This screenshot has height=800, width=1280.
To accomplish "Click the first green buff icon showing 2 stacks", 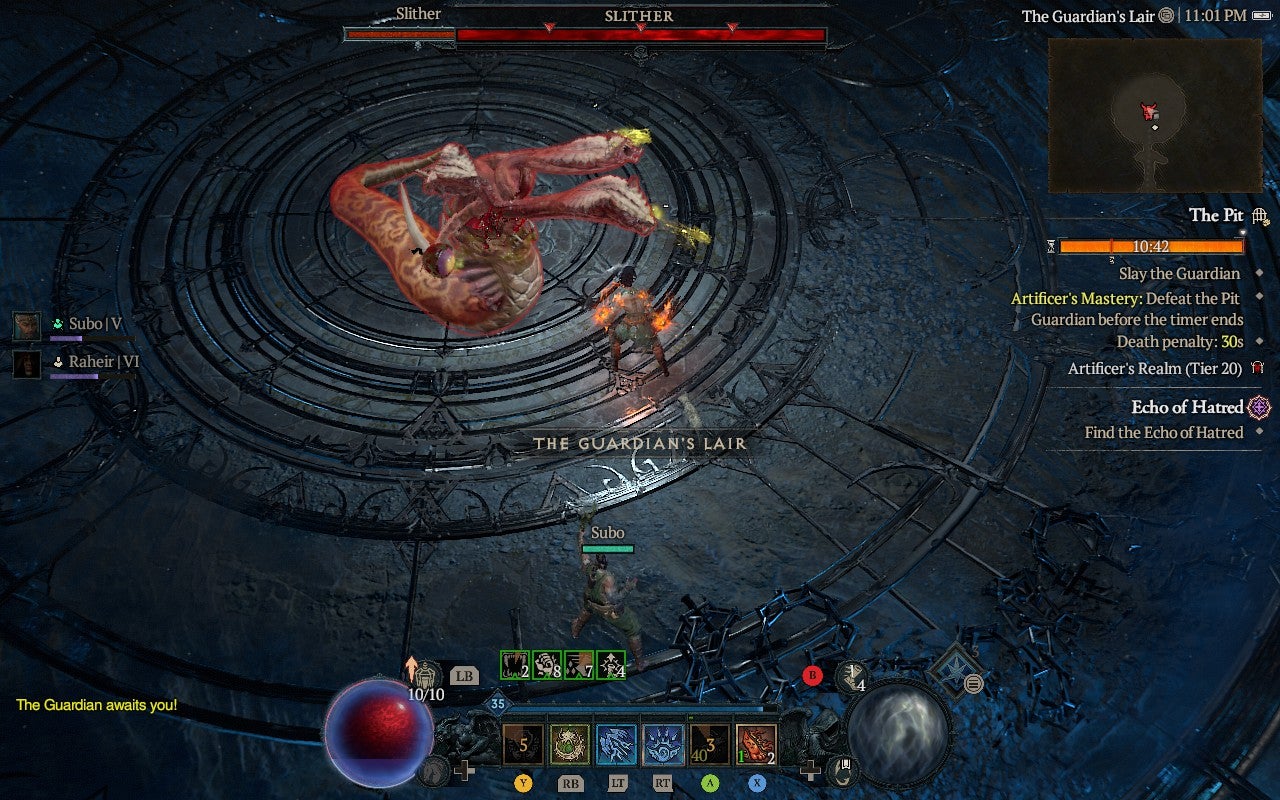I will click(513, 666).
